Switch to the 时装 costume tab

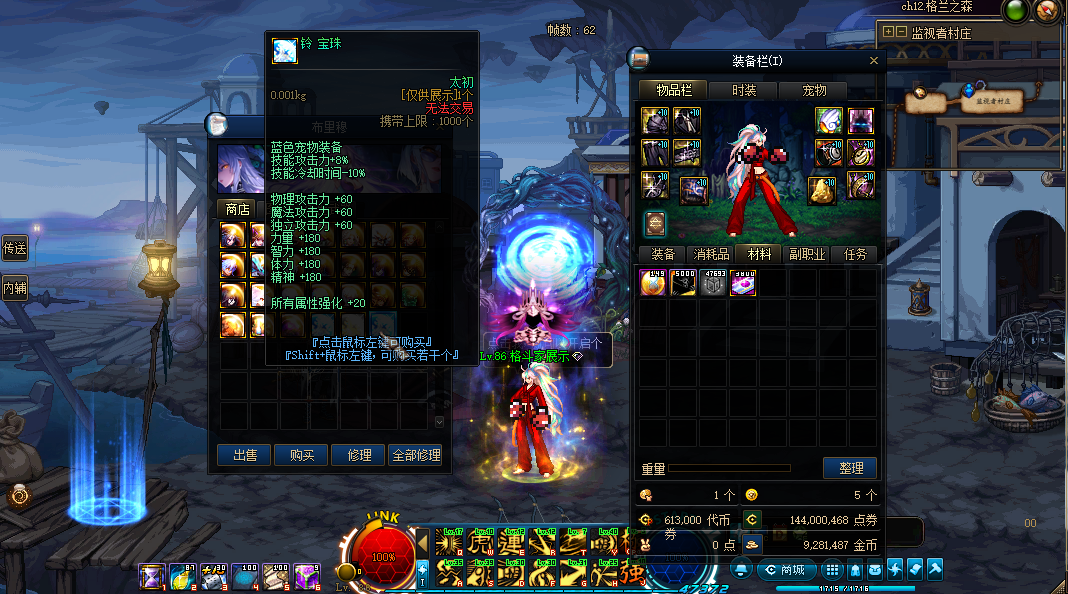(x=744, y=90)
